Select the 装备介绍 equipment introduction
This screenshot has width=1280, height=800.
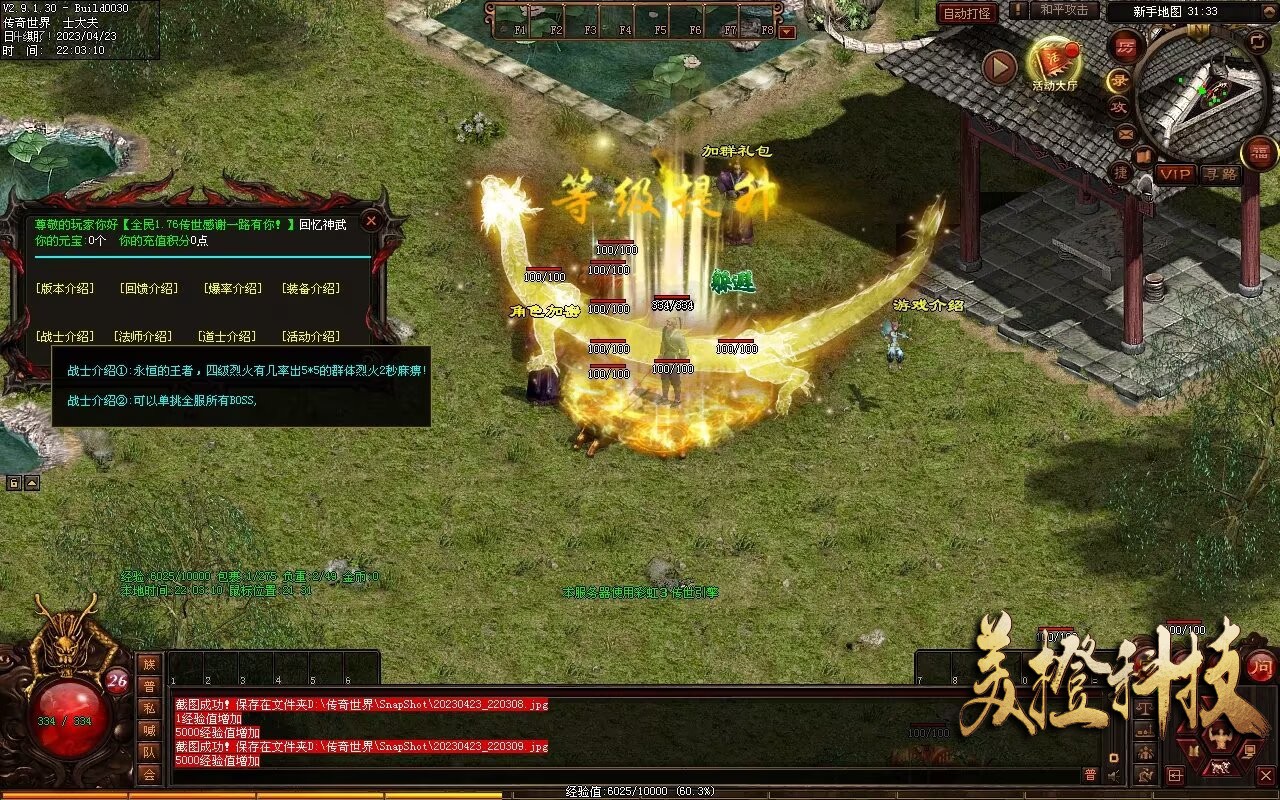coord(310,288)
